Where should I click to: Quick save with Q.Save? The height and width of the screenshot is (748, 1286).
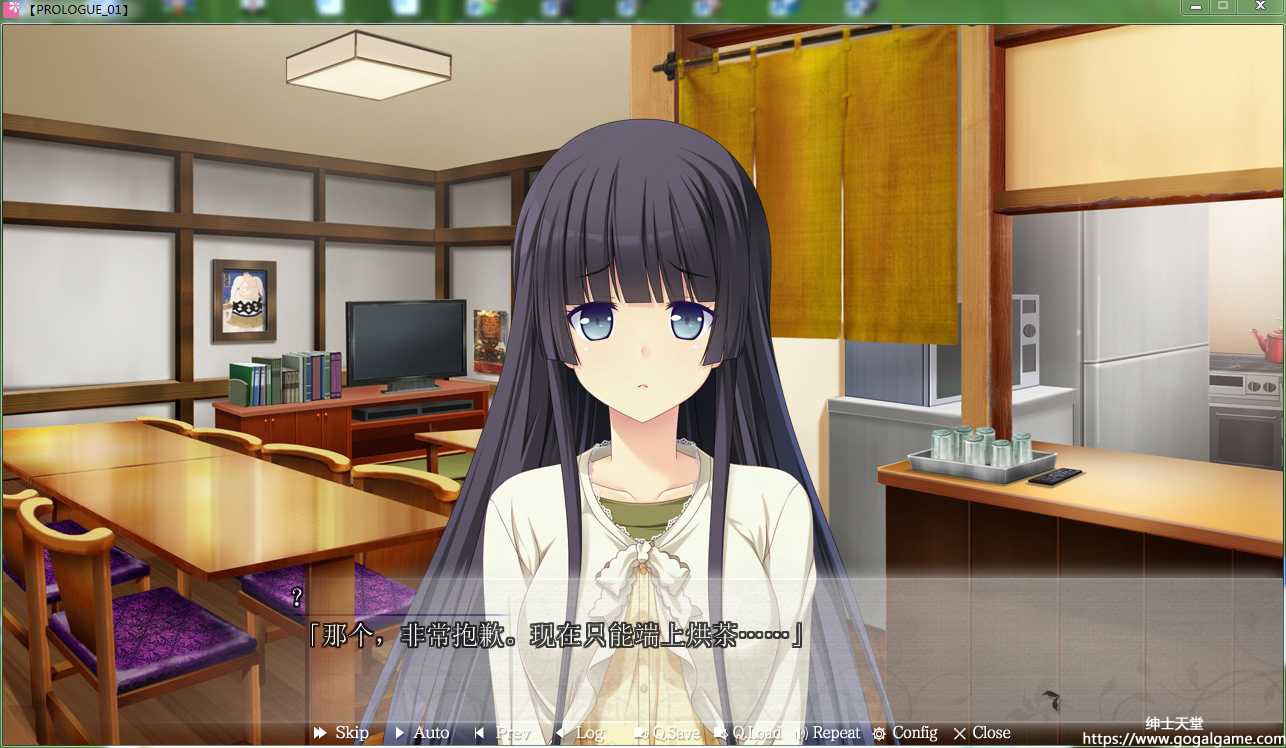point(667,733)
